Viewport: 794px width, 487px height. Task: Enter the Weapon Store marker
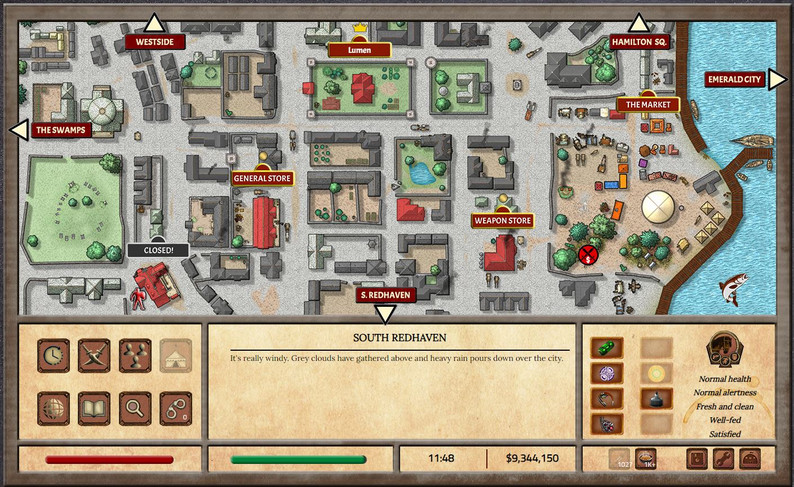pos(503,220)
